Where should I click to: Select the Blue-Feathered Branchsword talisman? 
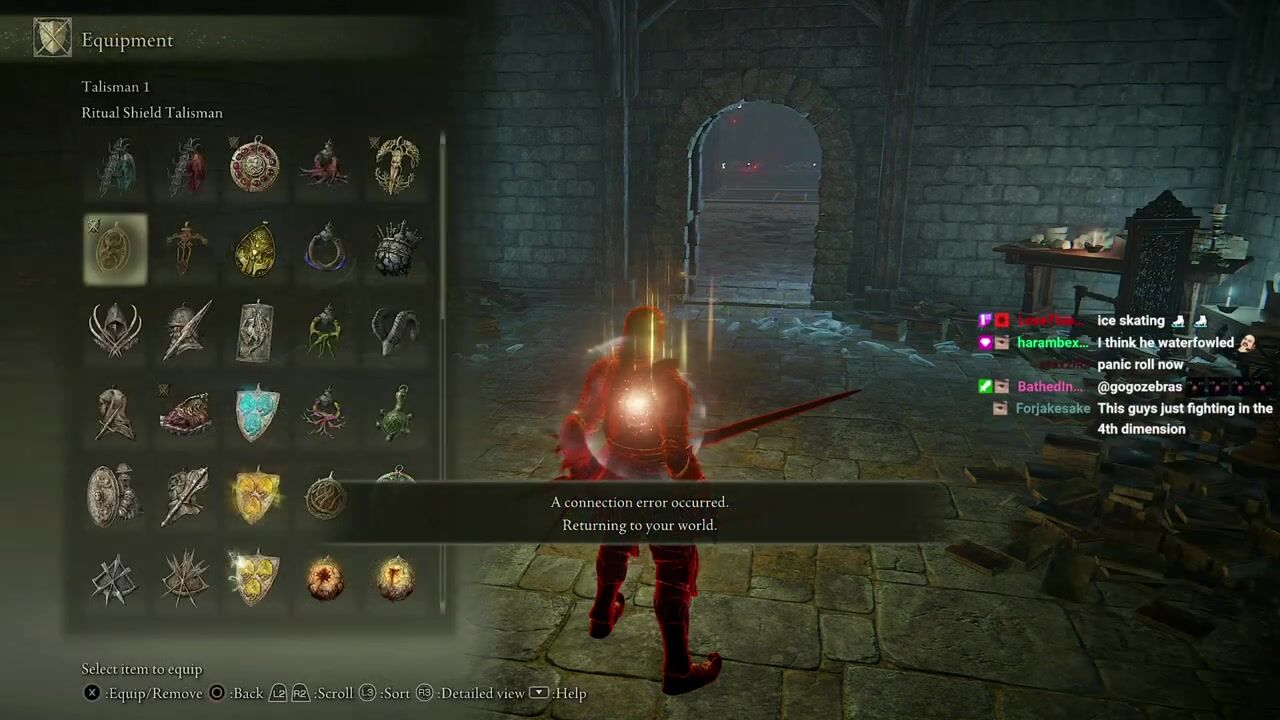[115, 166]
